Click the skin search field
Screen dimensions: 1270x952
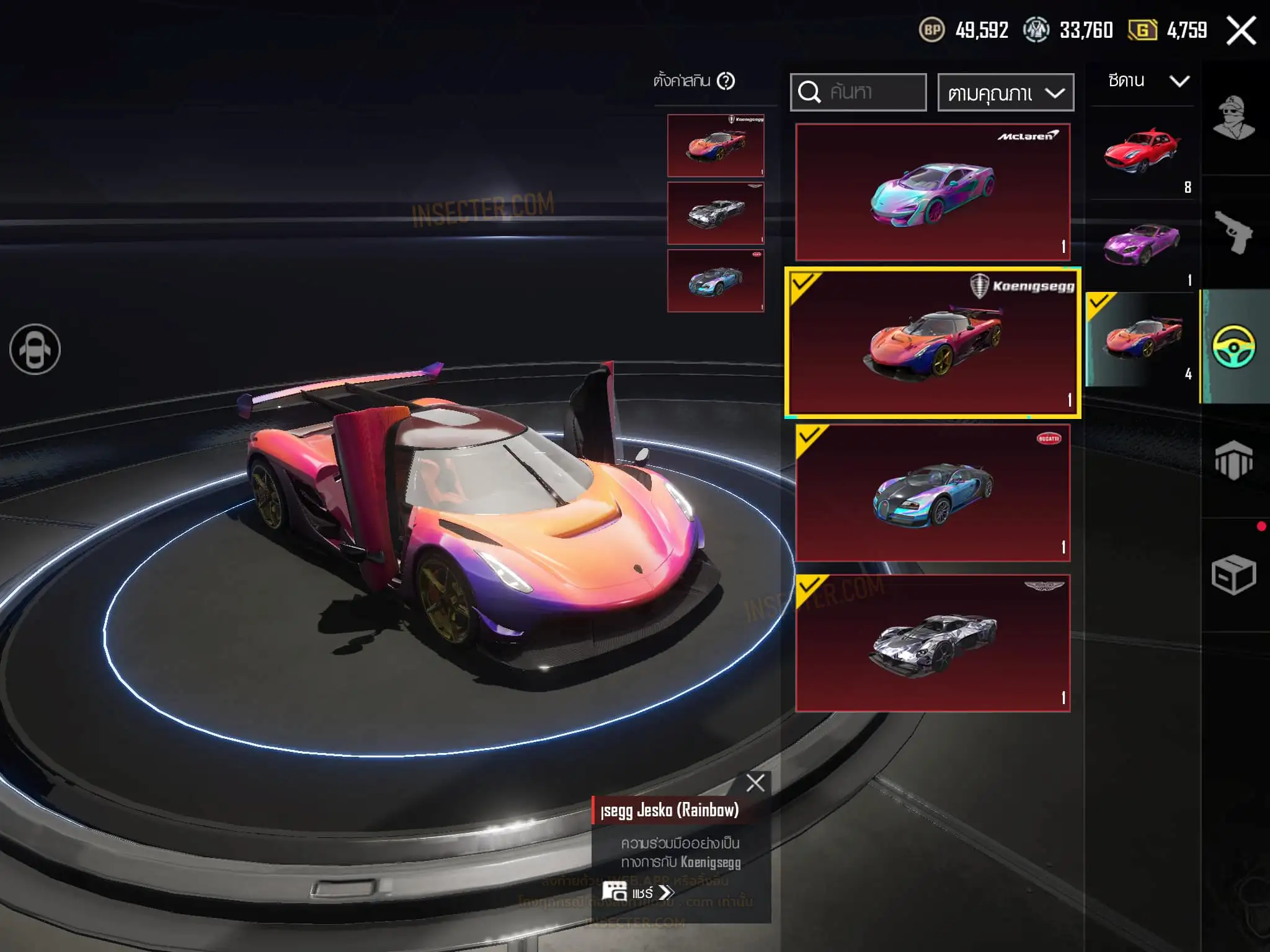[x=858, y=92]
